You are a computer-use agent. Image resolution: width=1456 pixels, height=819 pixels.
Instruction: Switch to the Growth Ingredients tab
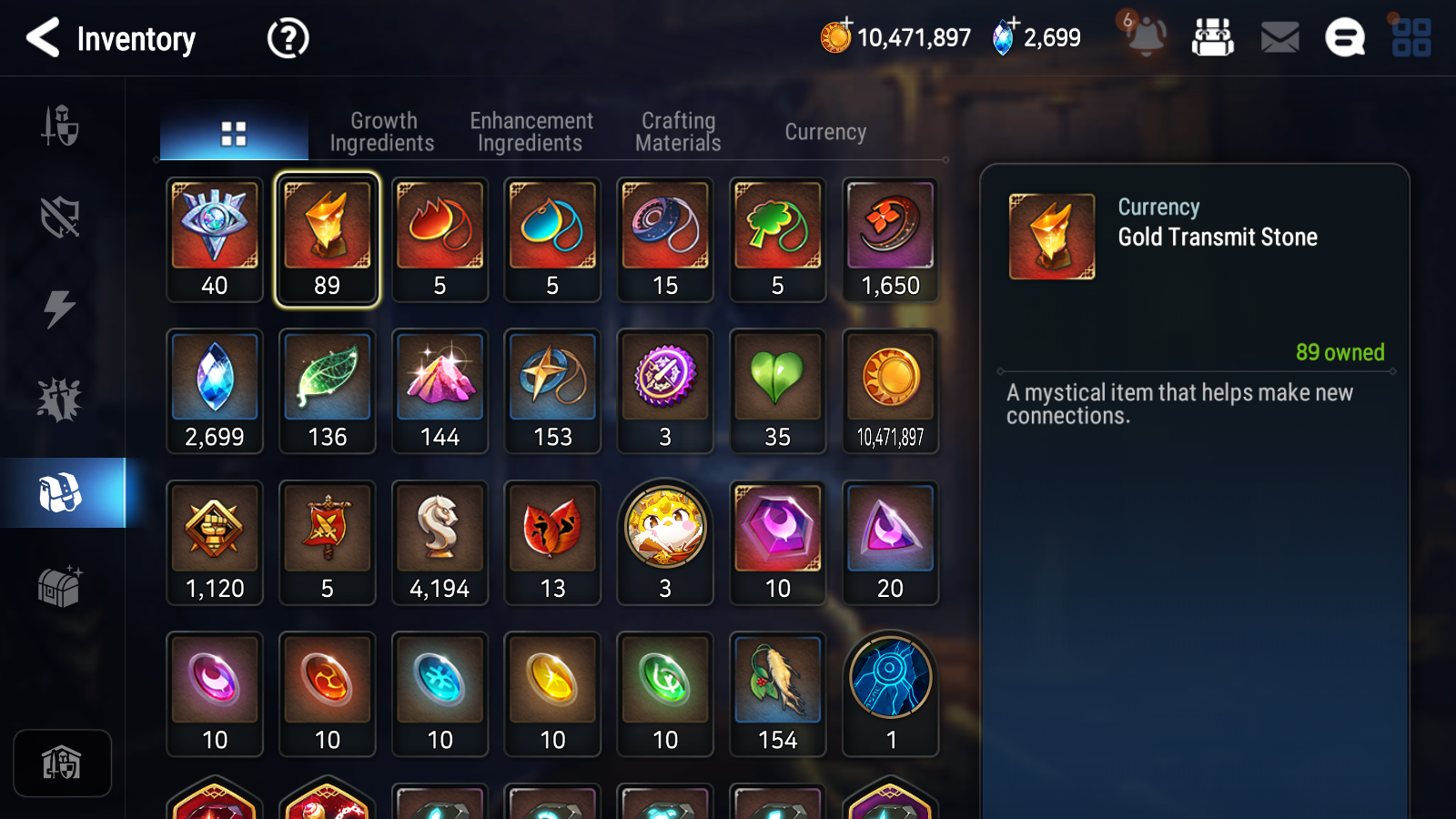[382, 132]
